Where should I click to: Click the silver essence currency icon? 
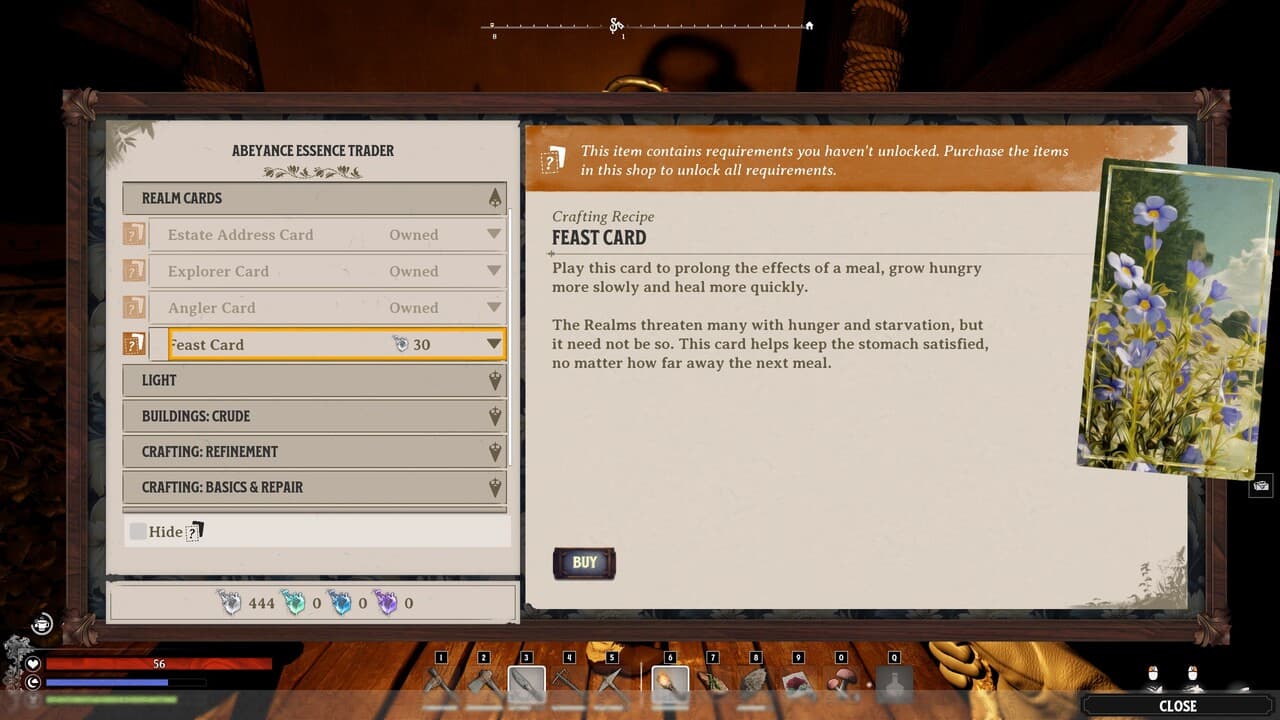point(230,603)
